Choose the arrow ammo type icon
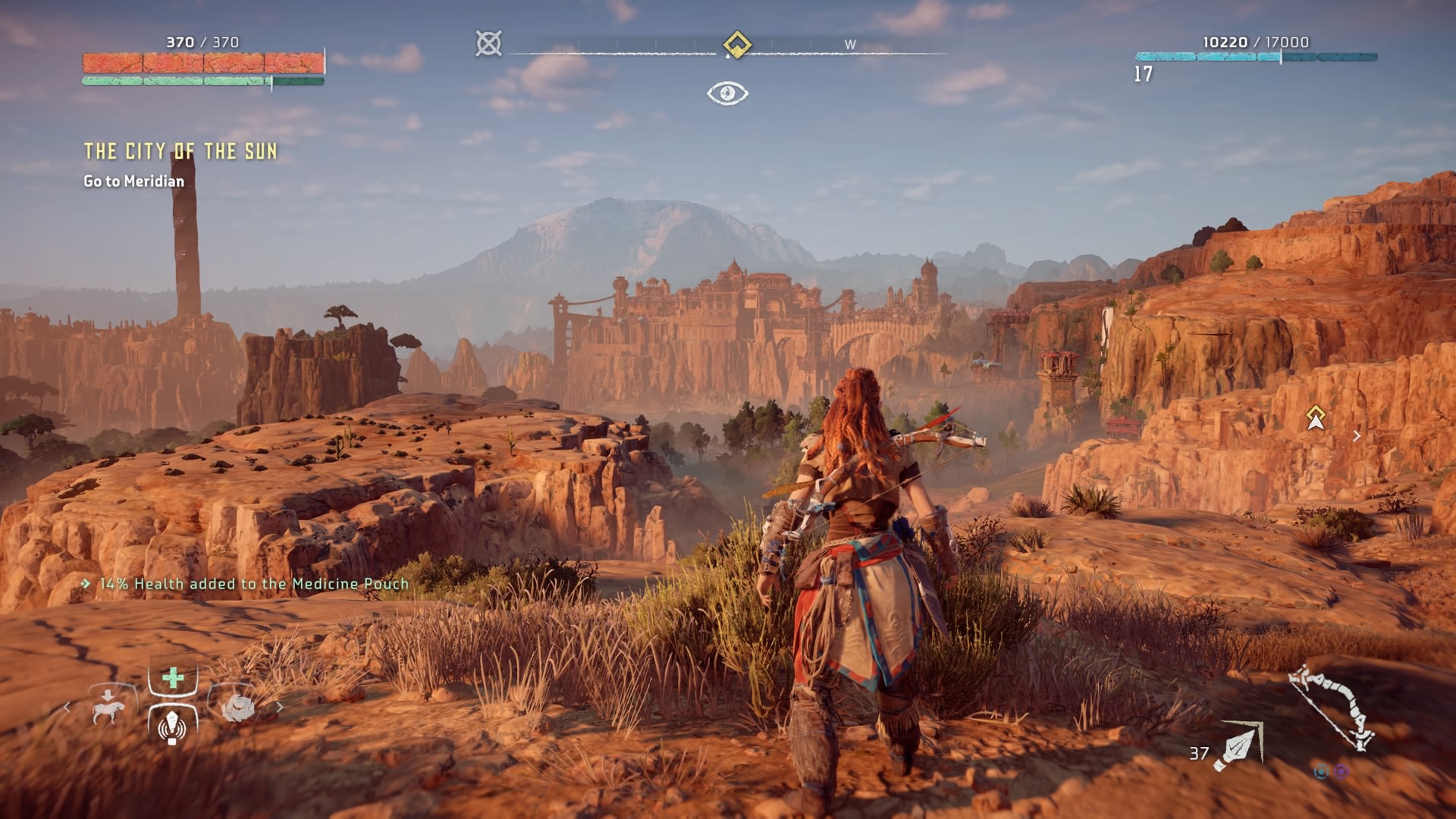Screen dimensions: 1456x819 tap(1238, 747)
